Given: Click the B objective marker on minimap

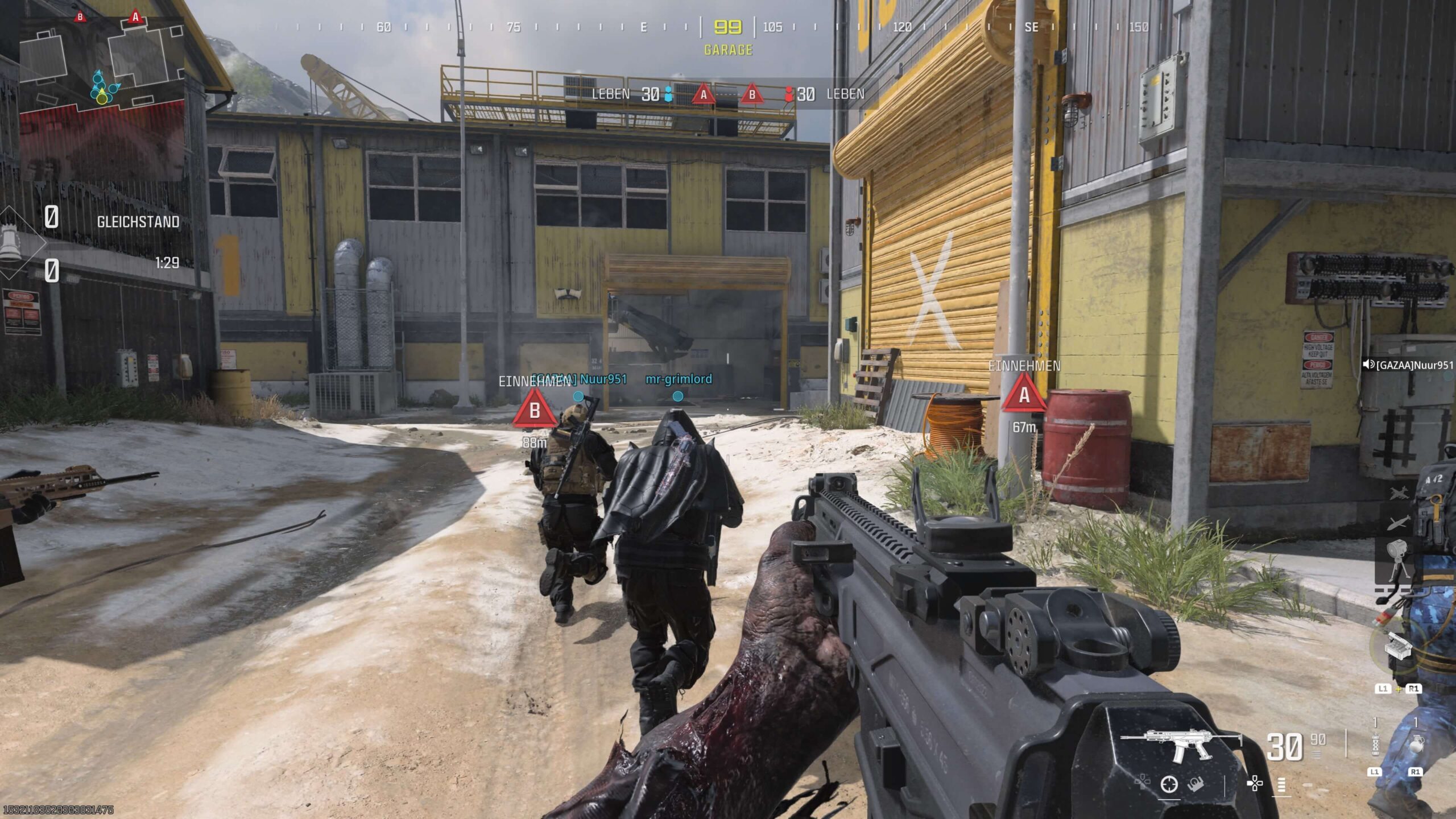Looking at the screenshot, I should (80, 17).
